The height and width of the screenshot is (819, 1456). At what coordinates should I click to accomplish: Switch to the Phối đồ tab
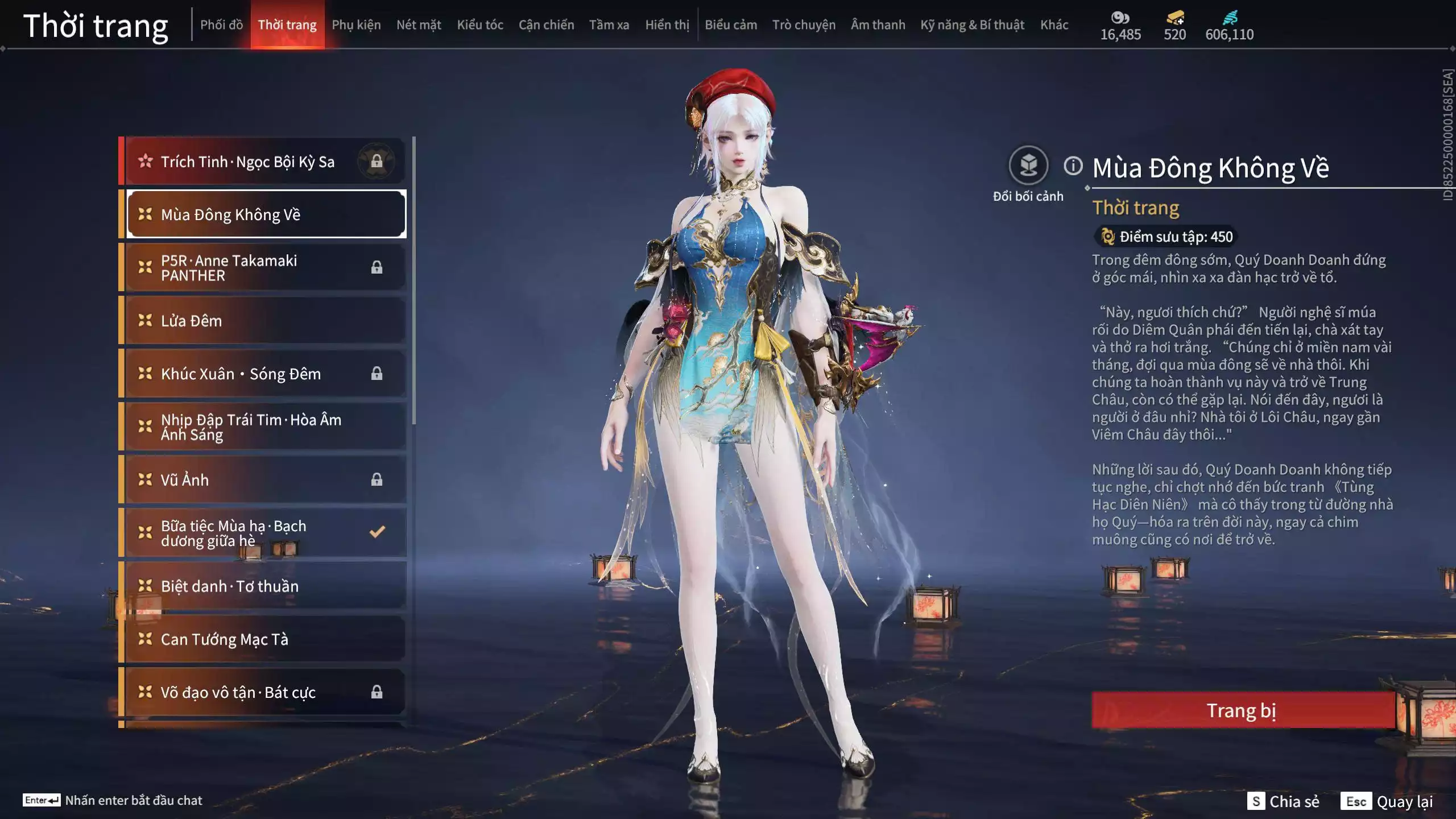pyautogui.click(x=221, y=25)
